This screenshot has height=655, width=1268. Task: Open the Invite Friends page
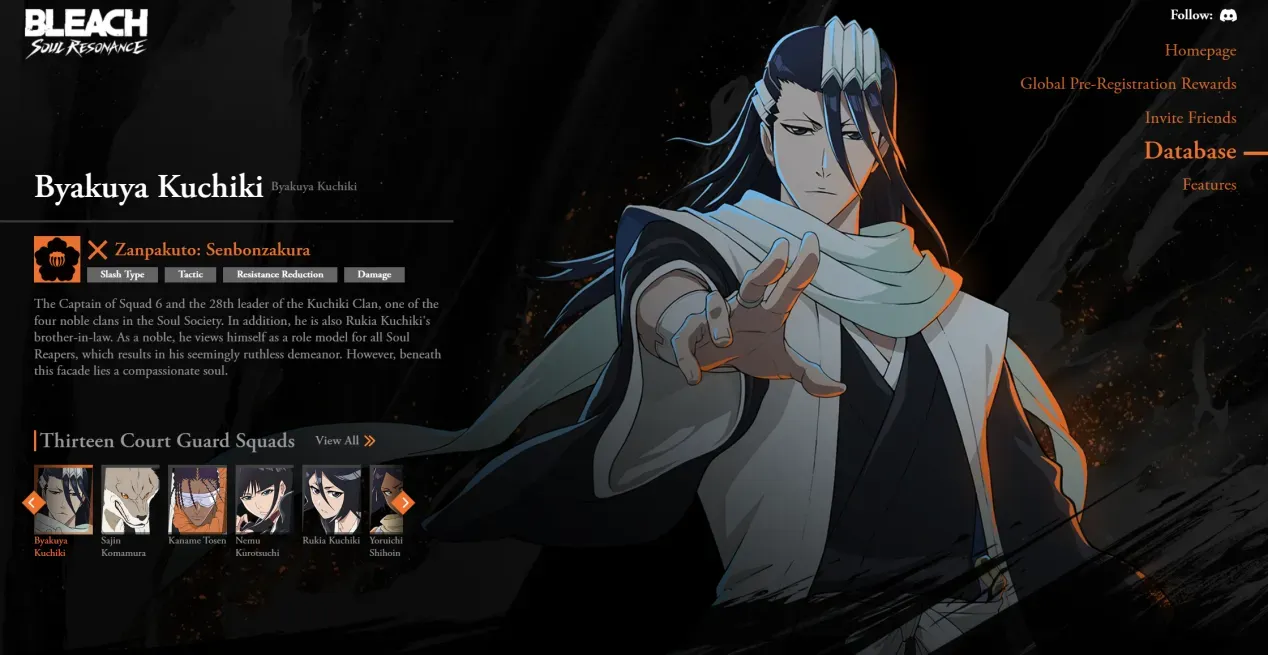(1190, 118)
